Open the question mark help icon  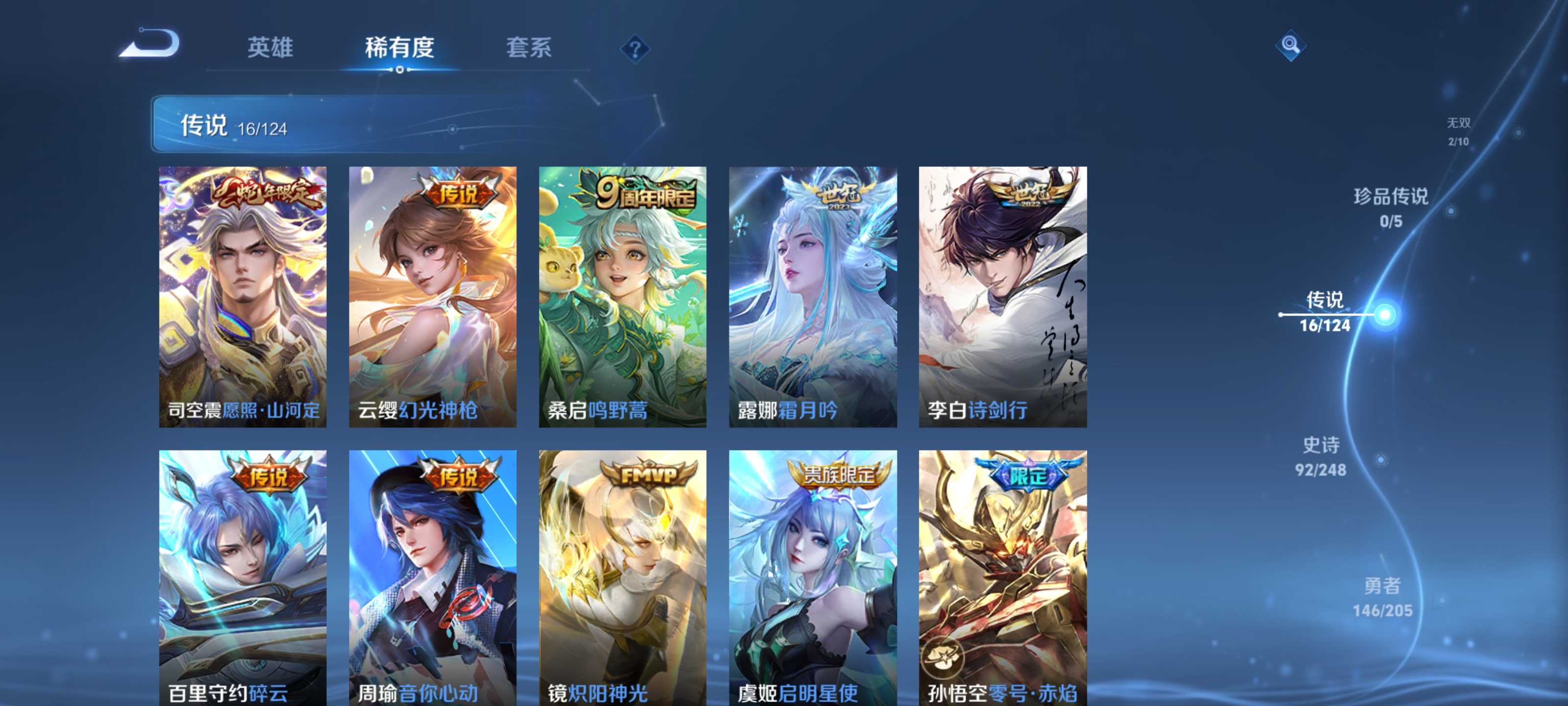click(x=634, y=49)
